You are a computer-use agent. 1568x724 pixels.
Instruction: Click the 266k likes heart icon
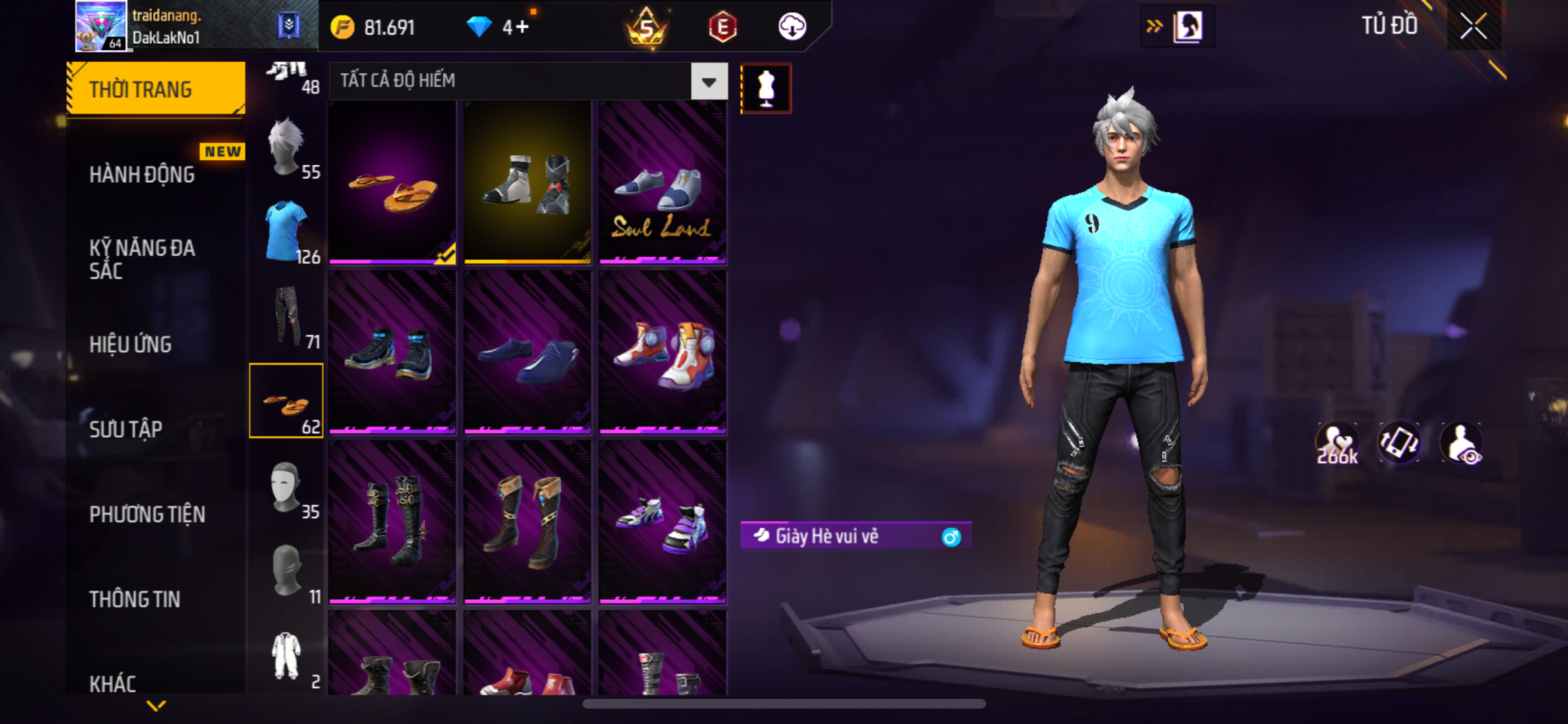[x=1337, y=443]
